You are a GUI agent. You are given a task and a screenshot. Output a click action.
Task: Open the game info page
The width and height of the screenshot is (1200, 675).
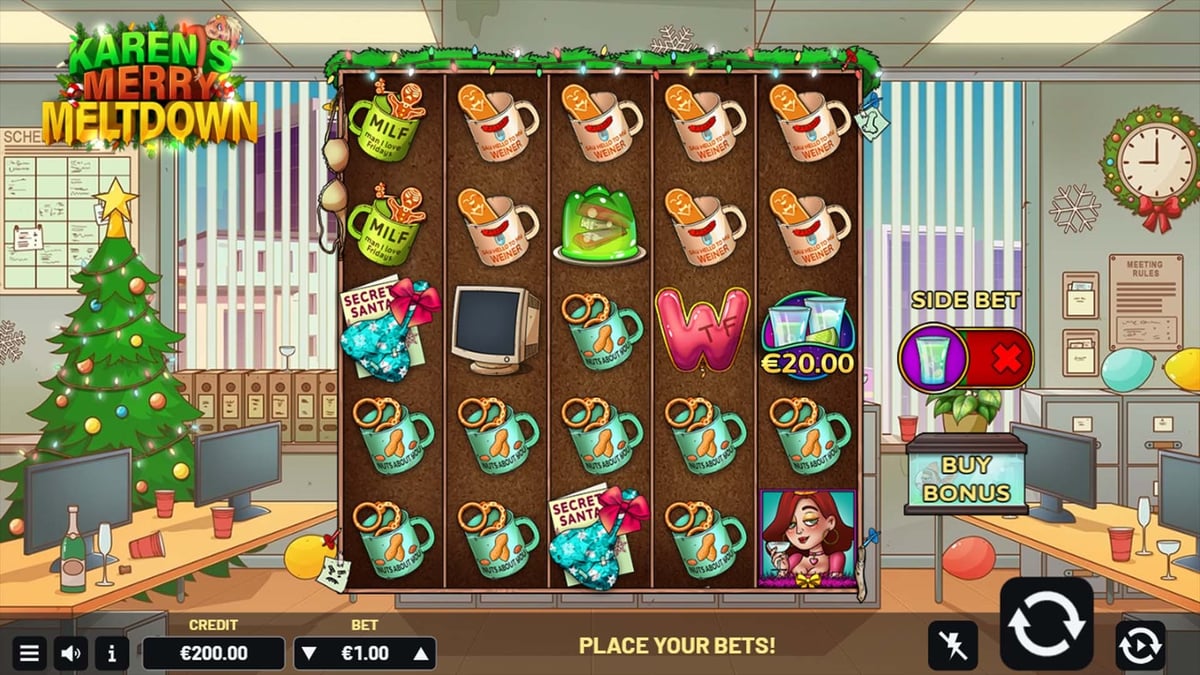111,654
